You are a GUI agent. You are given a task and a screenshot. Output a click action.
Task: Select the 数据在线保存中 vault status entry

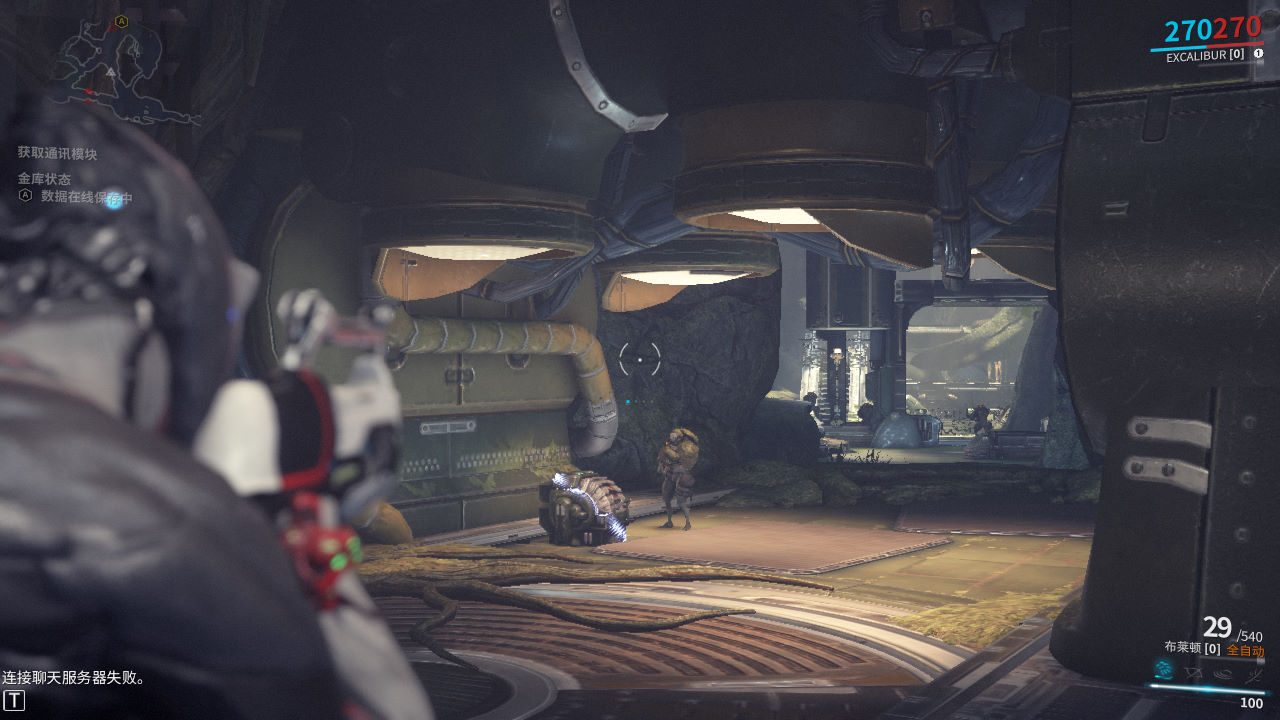click(86, 198)
